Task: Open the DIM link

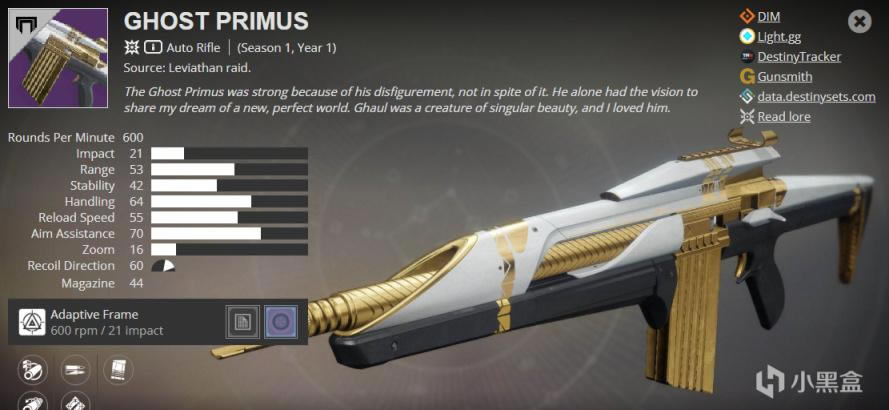Action: pyautogui.click(x=768, y=16)
